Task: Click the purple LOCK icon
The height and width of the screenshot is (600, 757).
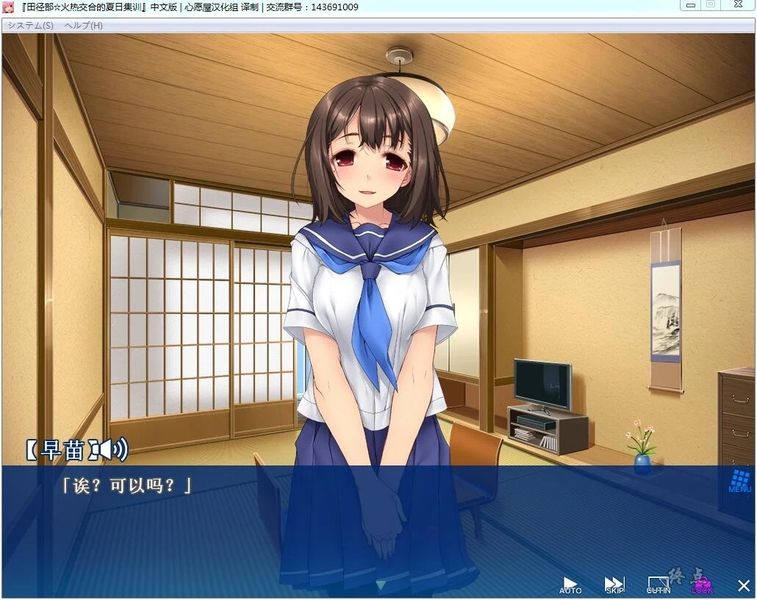Action: click(702, 584)
